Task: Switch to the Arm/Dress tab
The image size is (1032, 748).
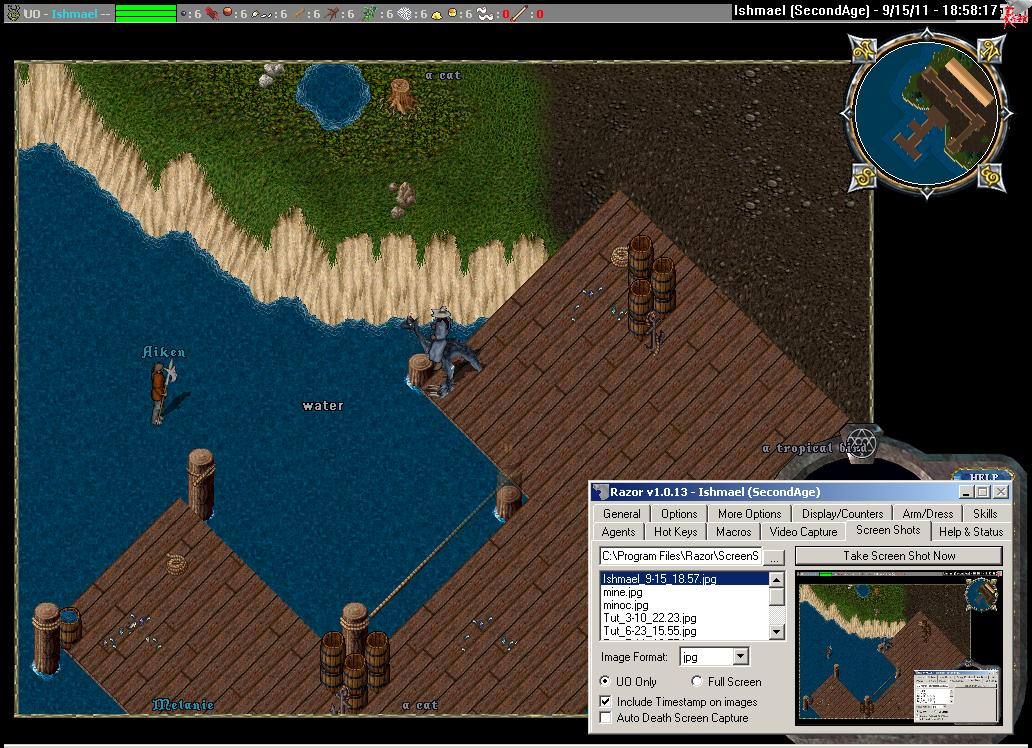Action: (927, 514)
